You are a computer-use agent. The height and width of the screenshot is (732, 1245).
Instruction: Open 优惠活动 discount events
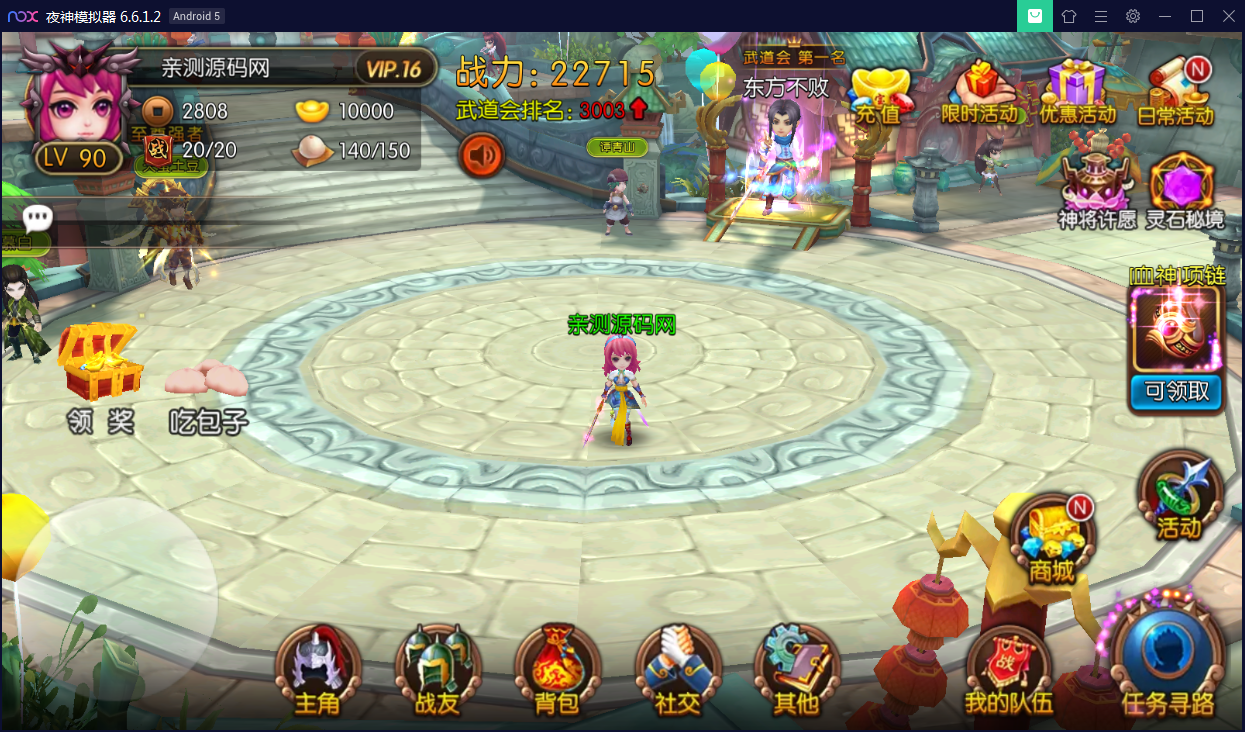[1077, 93]
